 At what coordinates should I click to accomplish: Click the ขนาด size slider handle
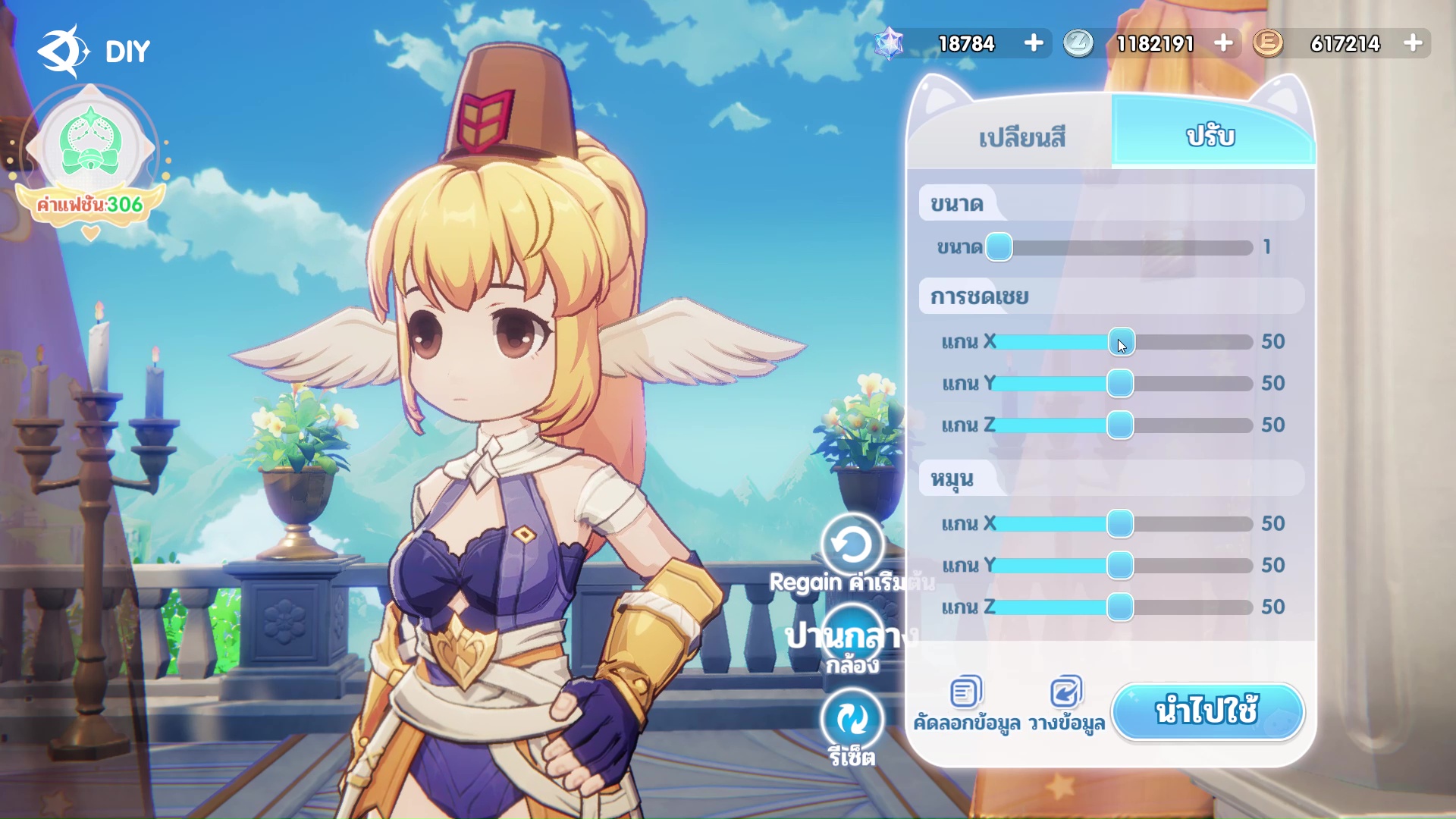[x=999, y=247]
